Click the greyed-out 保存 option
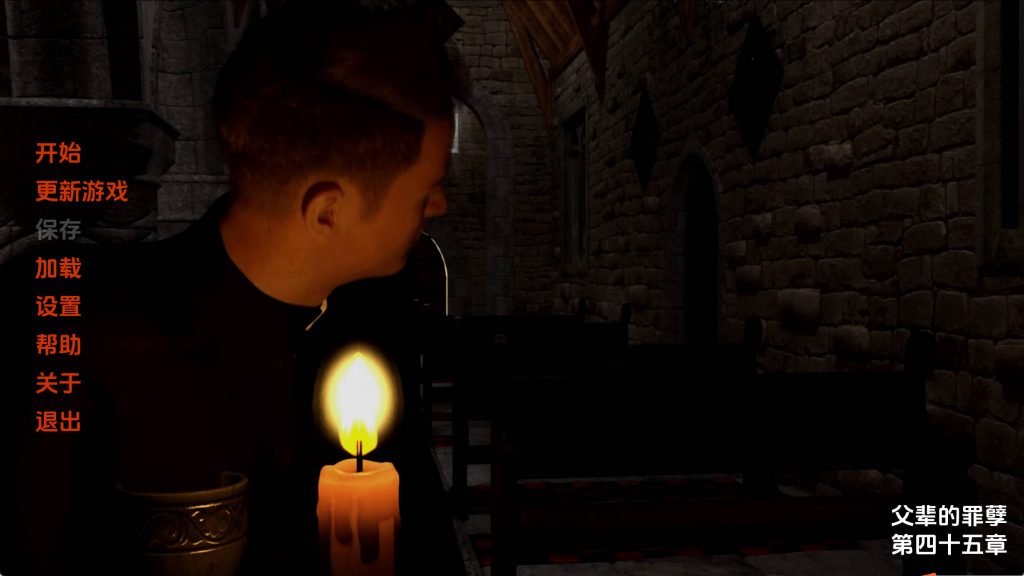Image resolution: width=1024 pixels, height=576 pixels. tap(58, 230)
